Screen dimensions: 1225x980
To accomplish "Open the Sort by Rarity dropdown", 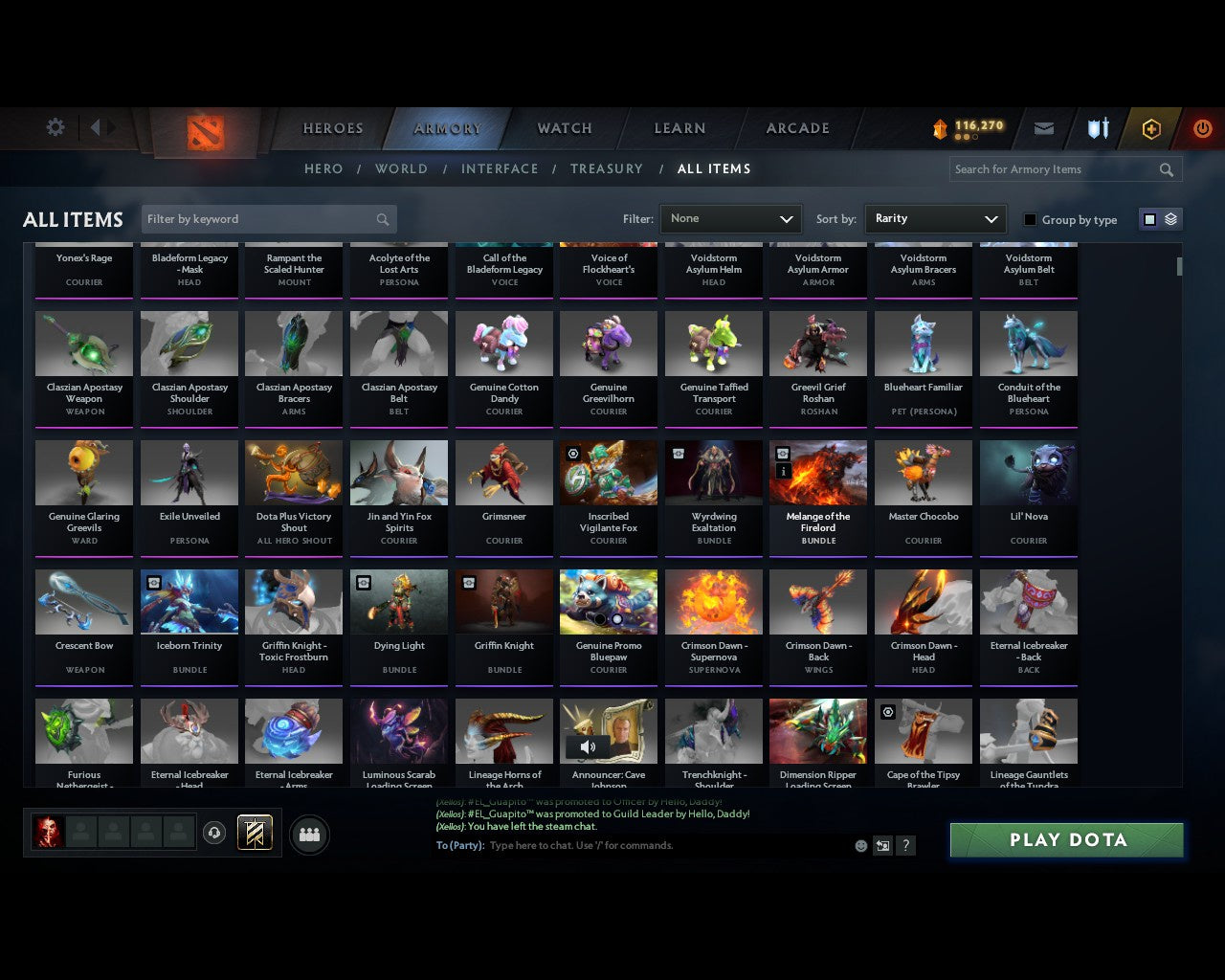I will click(x=935, y=219).
